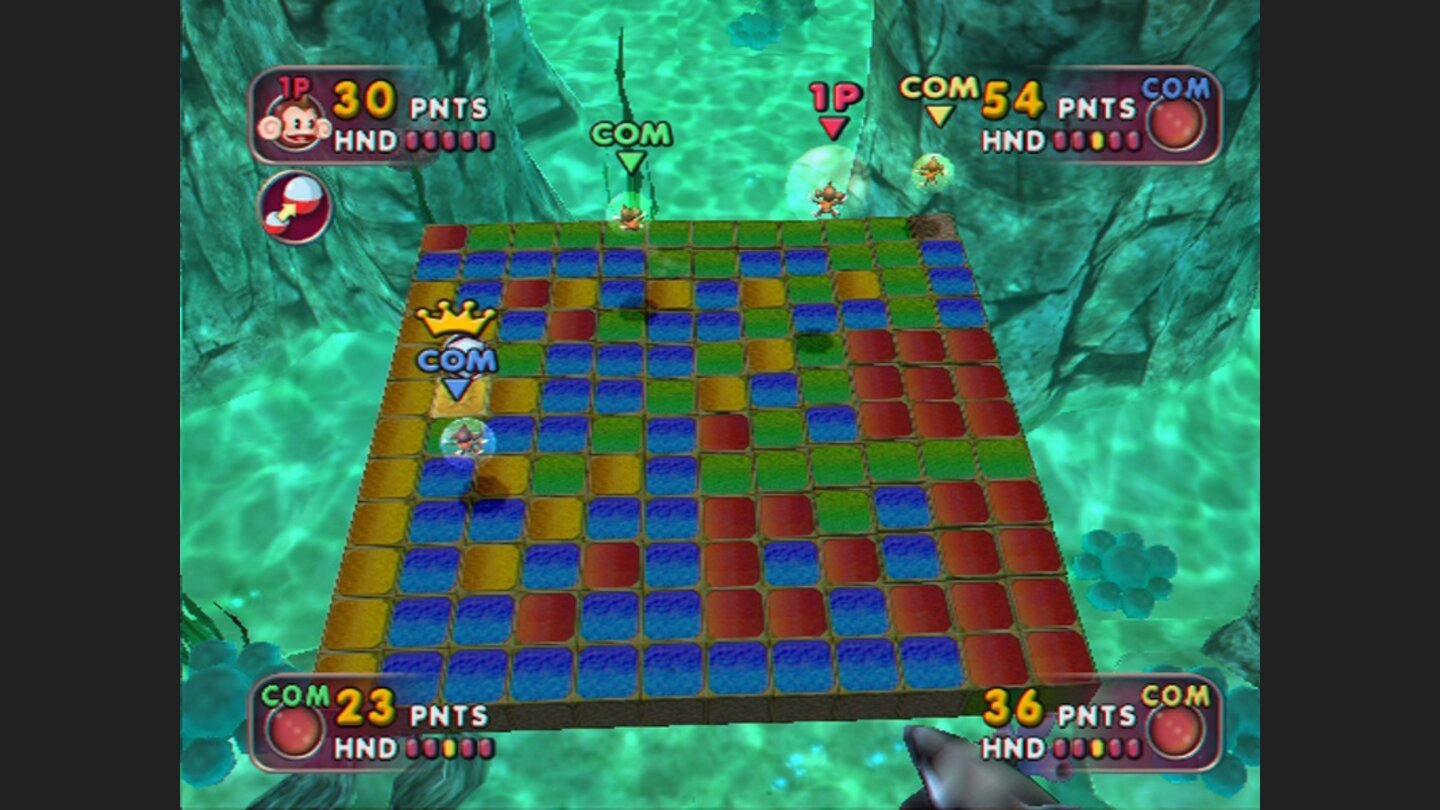
Task: Click the monkey in the bubble near the crown
Action: (462, 438)
